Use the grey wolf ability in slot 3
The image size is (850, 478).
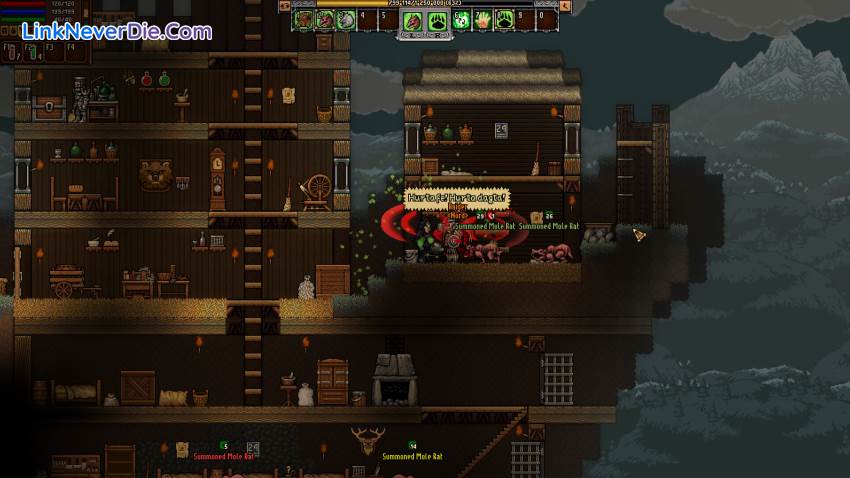pyautogui.click(x=346, y=18)
